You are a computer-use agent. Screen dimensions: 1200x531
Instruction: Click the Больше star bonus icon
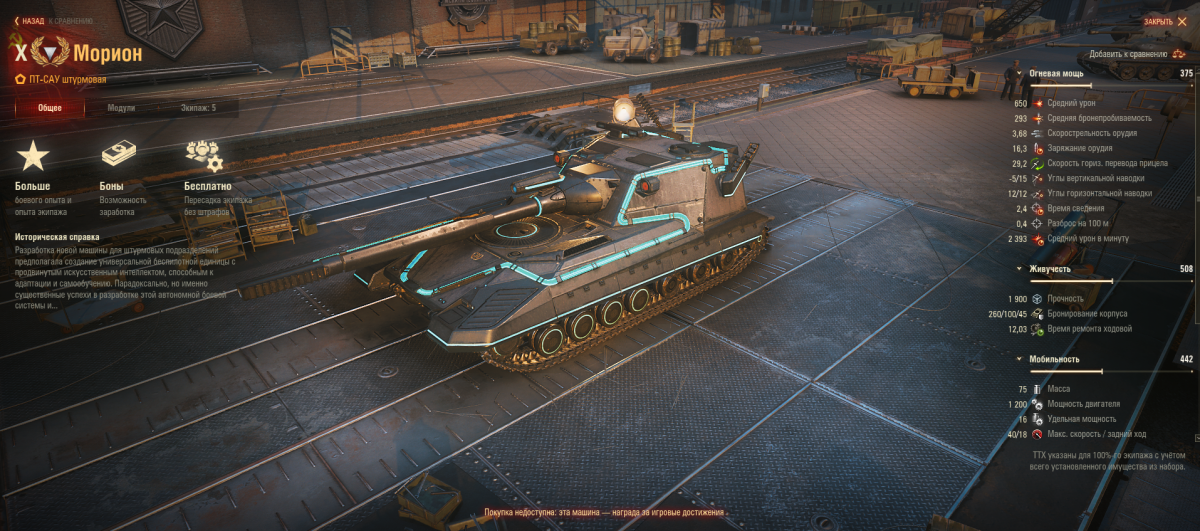(33, 155)
